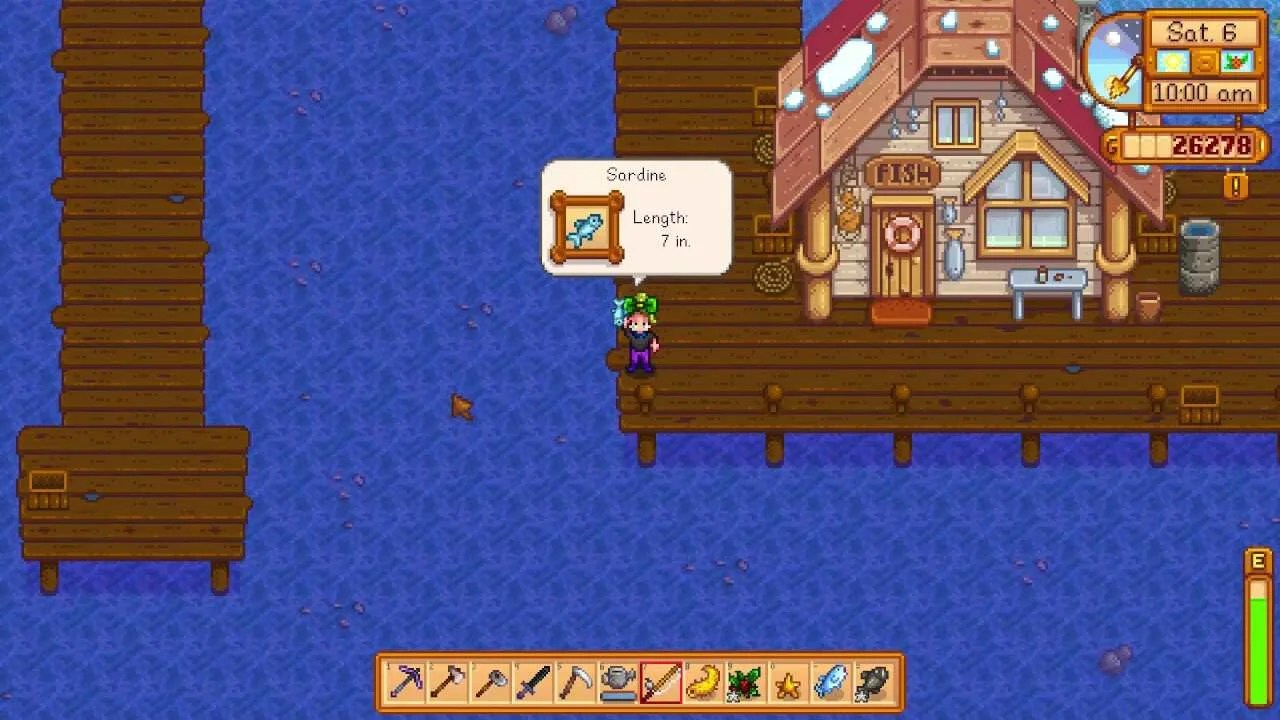Click the holly season icon beside the weather
Screen dimensions: 1280x720
1236,61
